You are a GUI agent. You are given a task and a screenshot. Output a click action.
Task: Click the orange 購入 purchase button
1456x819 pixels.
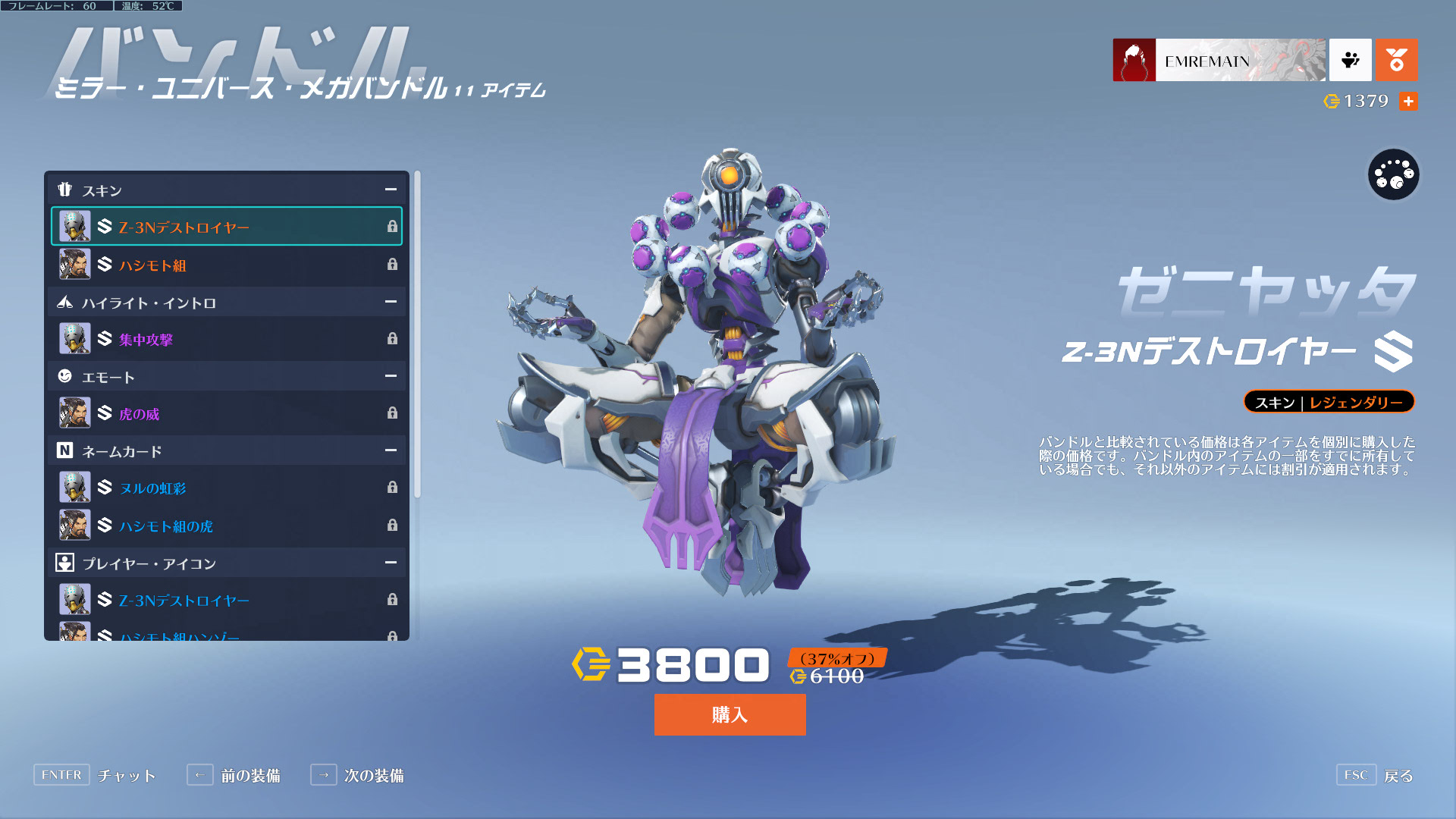click(730, 714)
